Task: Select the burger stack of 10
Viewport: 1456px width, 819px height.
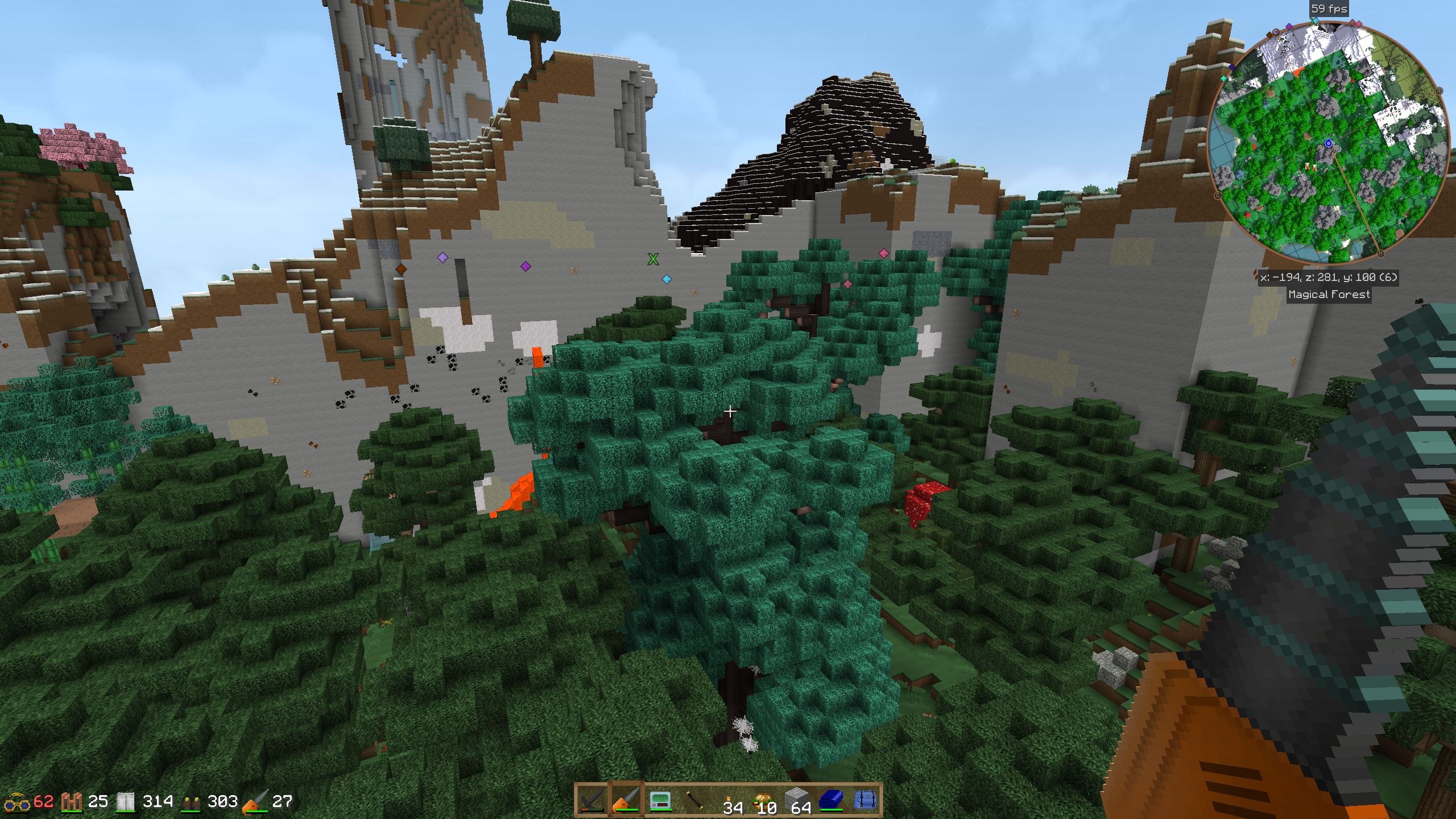Action: (x=763, y=801)
